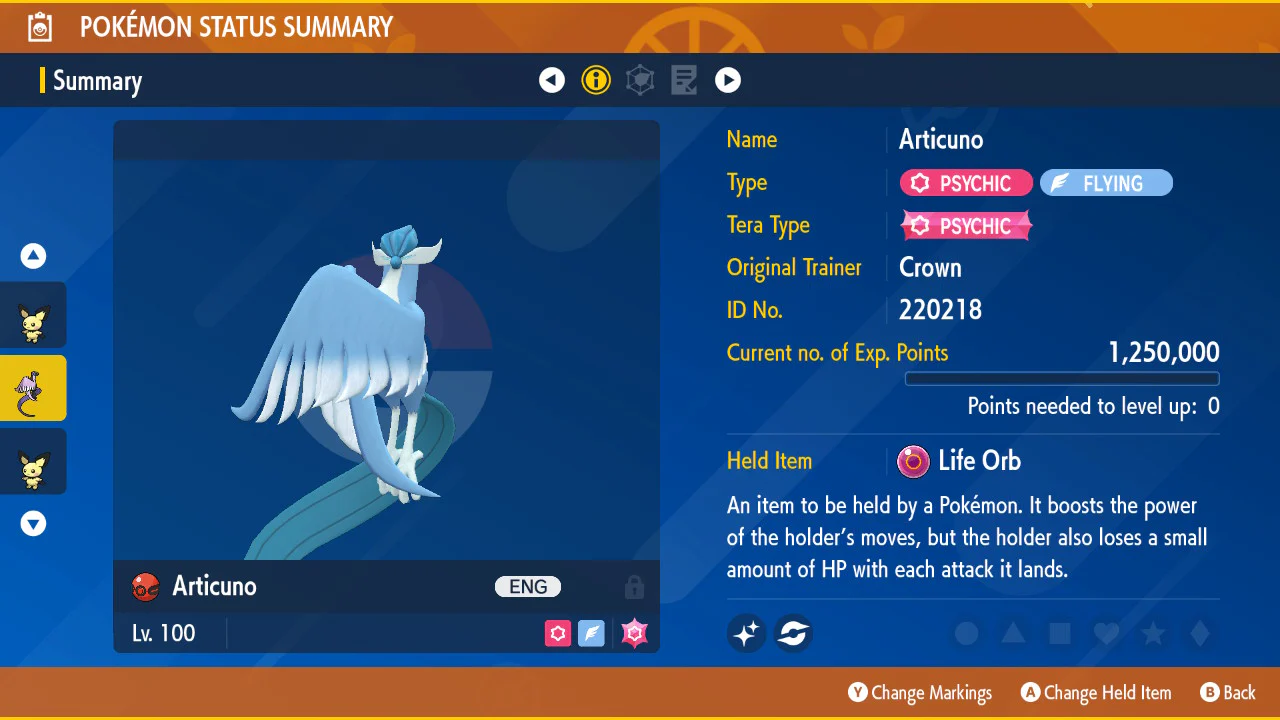Viewport: 1280px width, 720px height.
Task: Select the Pichu below Articuno
Action: pyautogui.click(x=33, y=461)
